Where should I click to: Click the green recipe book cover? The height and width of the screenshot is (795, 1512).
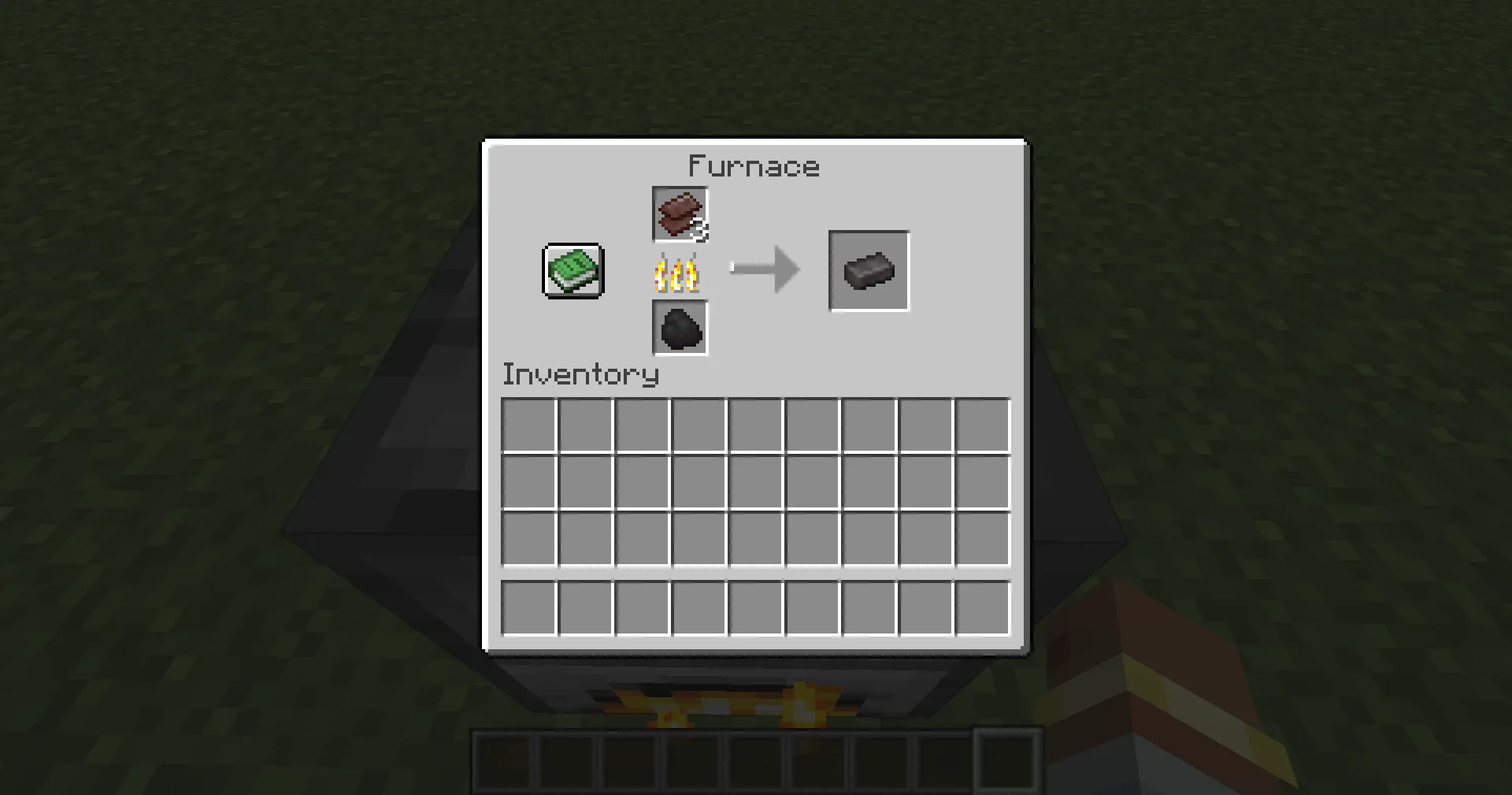tap(571, 270)
